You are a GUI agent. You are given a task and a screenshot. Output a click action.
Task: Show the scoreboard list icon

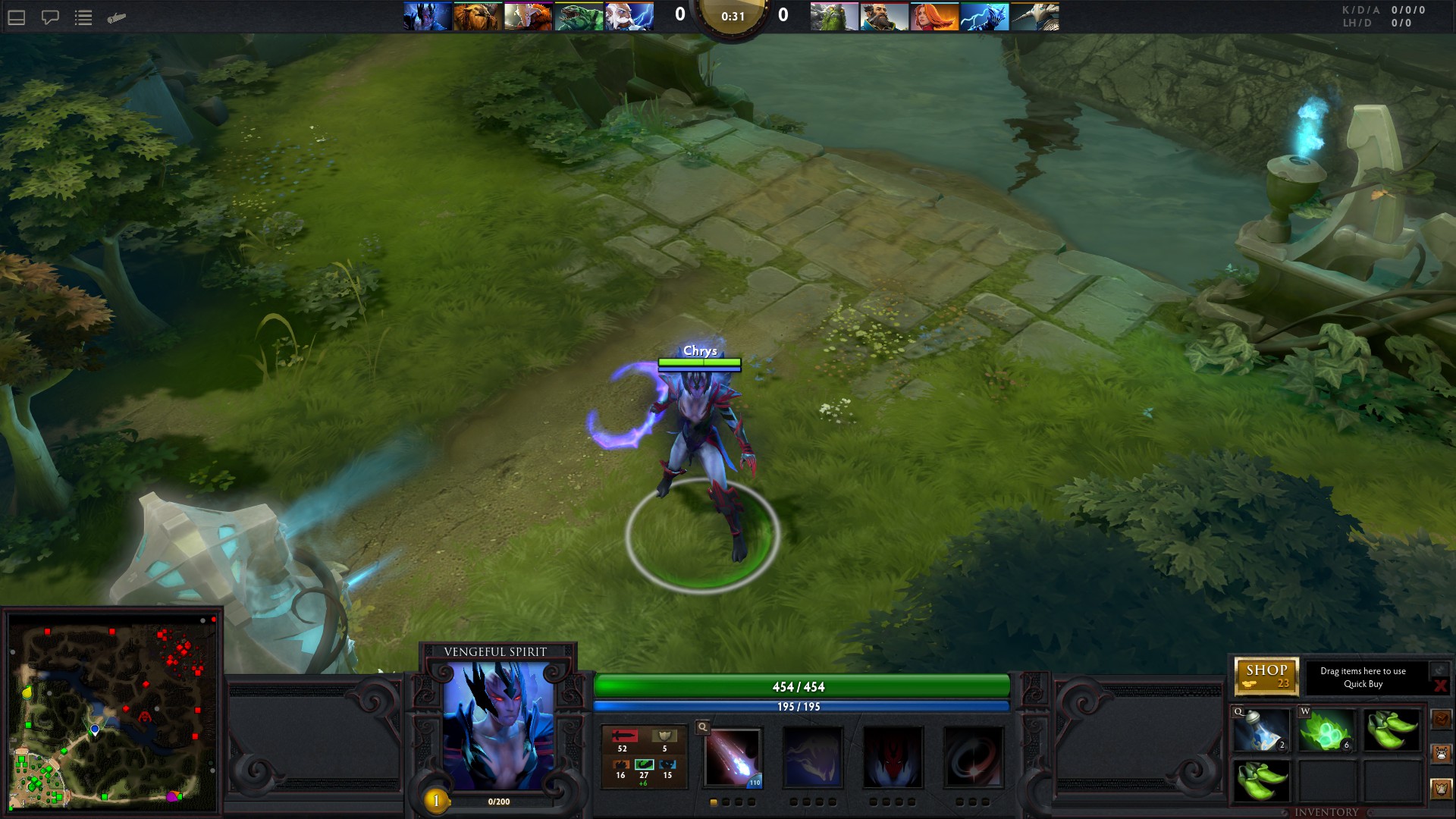(x=83, y=17)
